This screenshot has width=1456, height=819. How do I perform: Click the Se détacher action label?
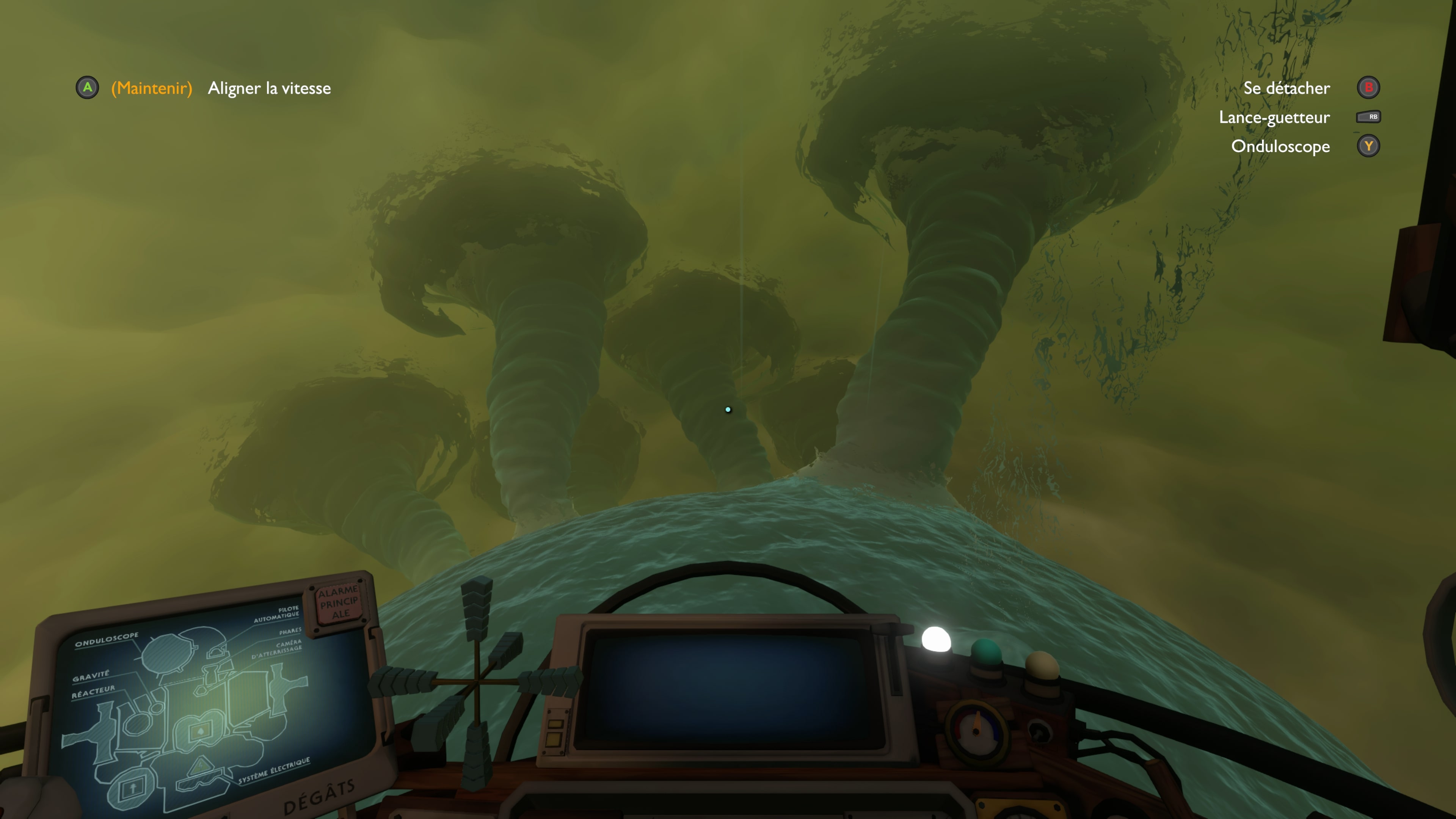1287,88
